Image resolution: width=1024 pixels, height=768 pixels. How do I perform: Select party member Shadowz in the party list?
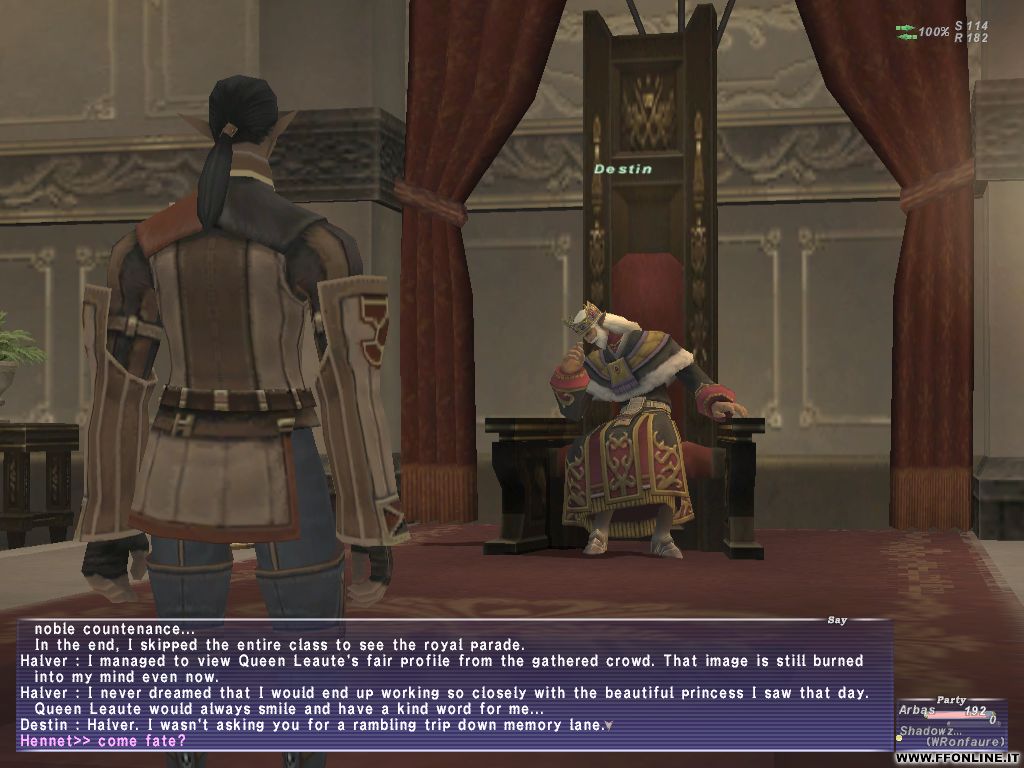pos(925,731)
